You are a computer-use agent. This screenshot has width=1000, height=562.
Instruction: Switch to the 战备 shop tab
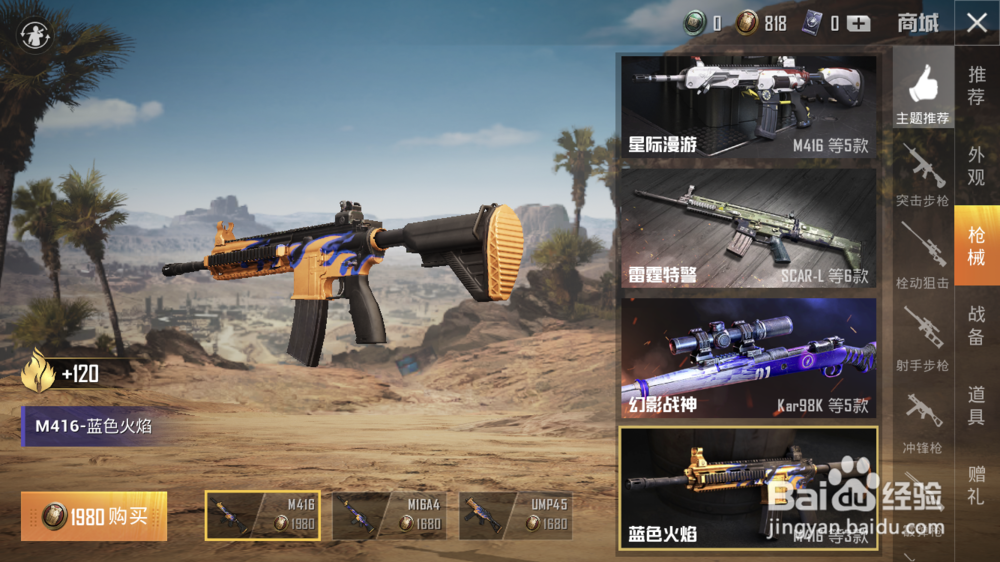pyautogui.click(x=977, y=326)
